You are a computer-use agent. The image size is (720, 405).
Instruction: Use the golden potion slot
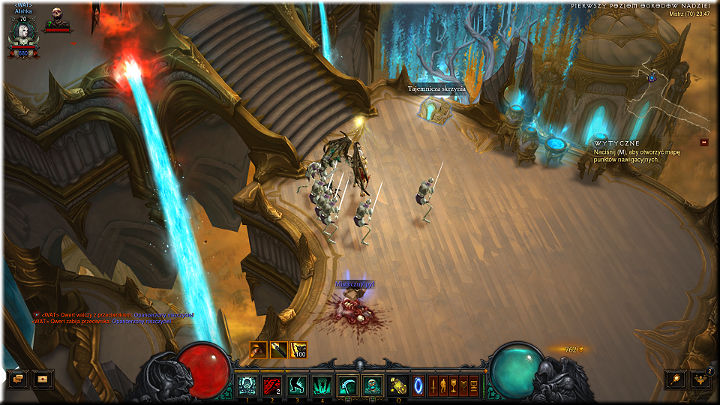click(x=398, y=384)
